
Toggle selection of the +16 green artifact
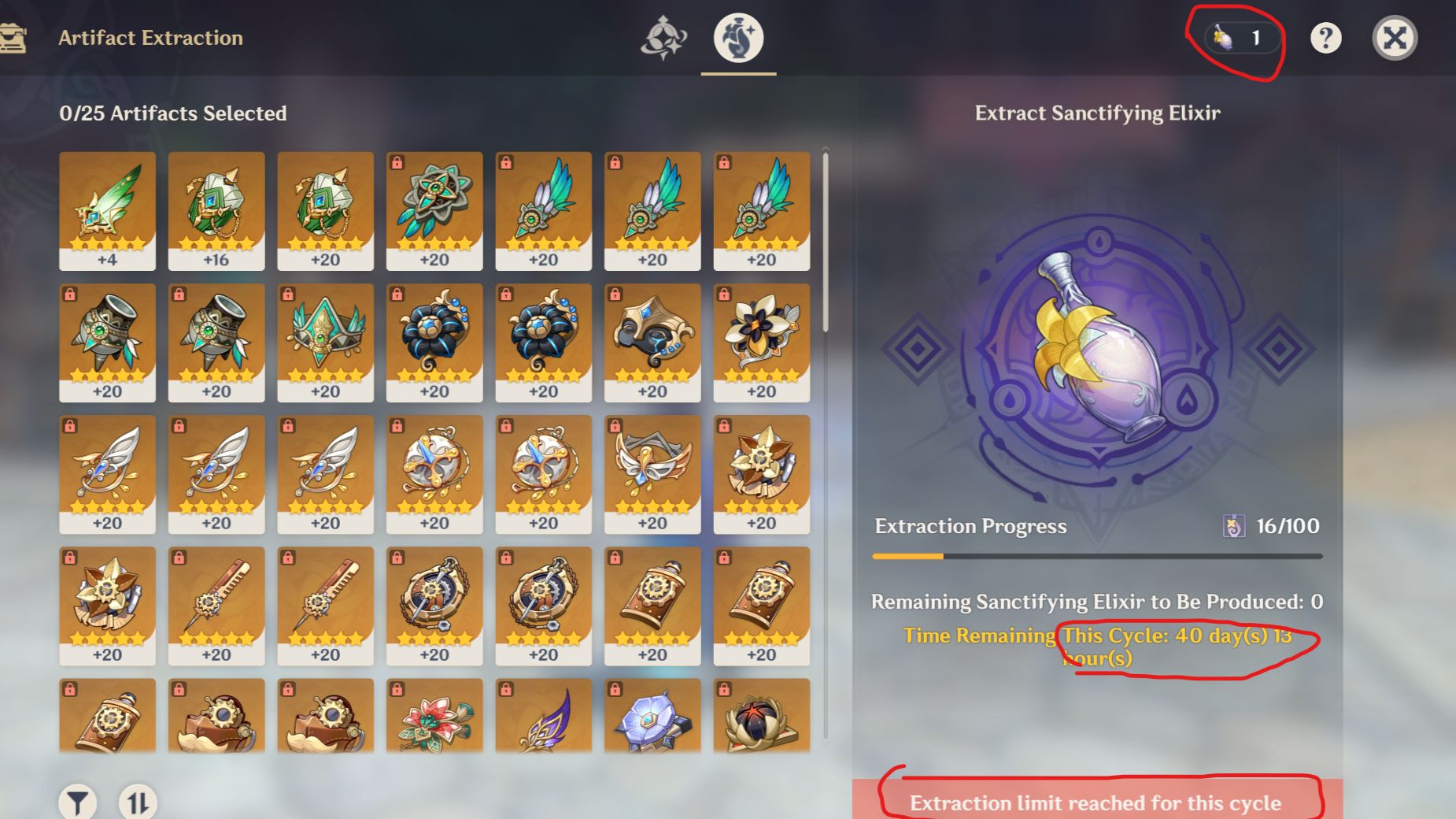pyautogui.click(x=216, y=209)
